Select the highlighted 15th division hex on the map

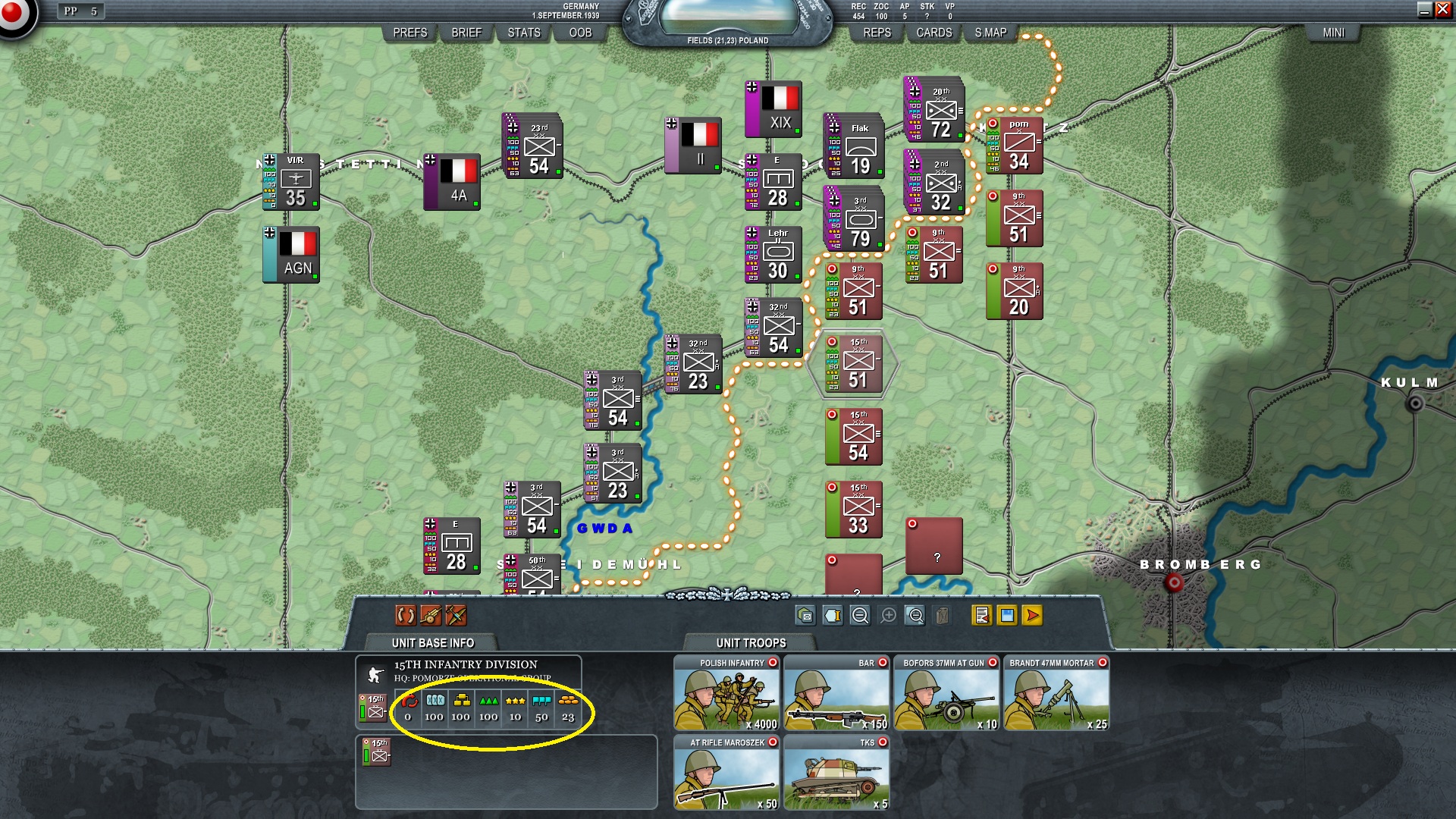tap(855, 364)
